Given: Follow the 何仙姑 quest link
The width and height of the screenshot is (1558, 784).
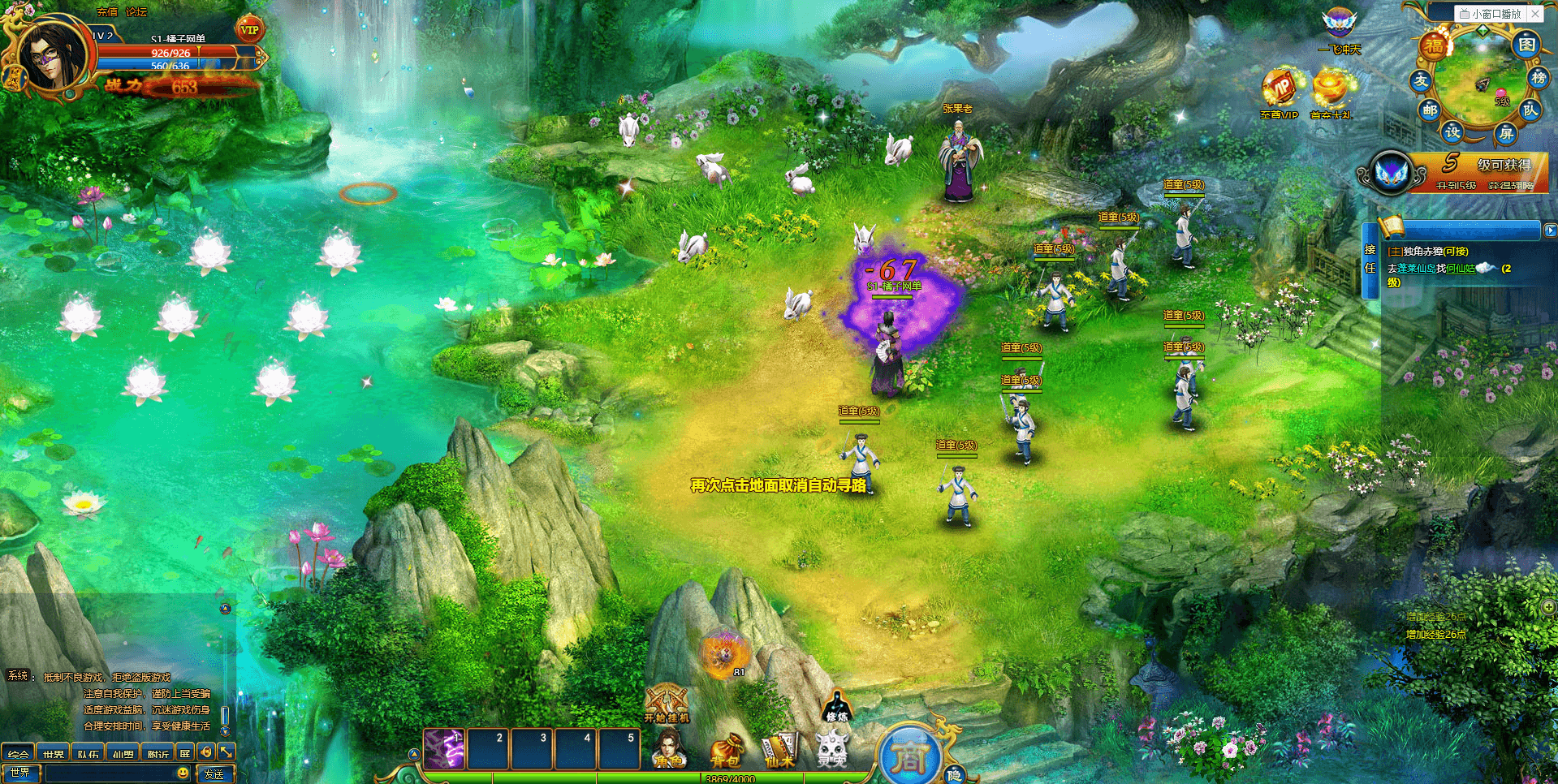Looking at the screenshot, I should [x=1460, y=269].
